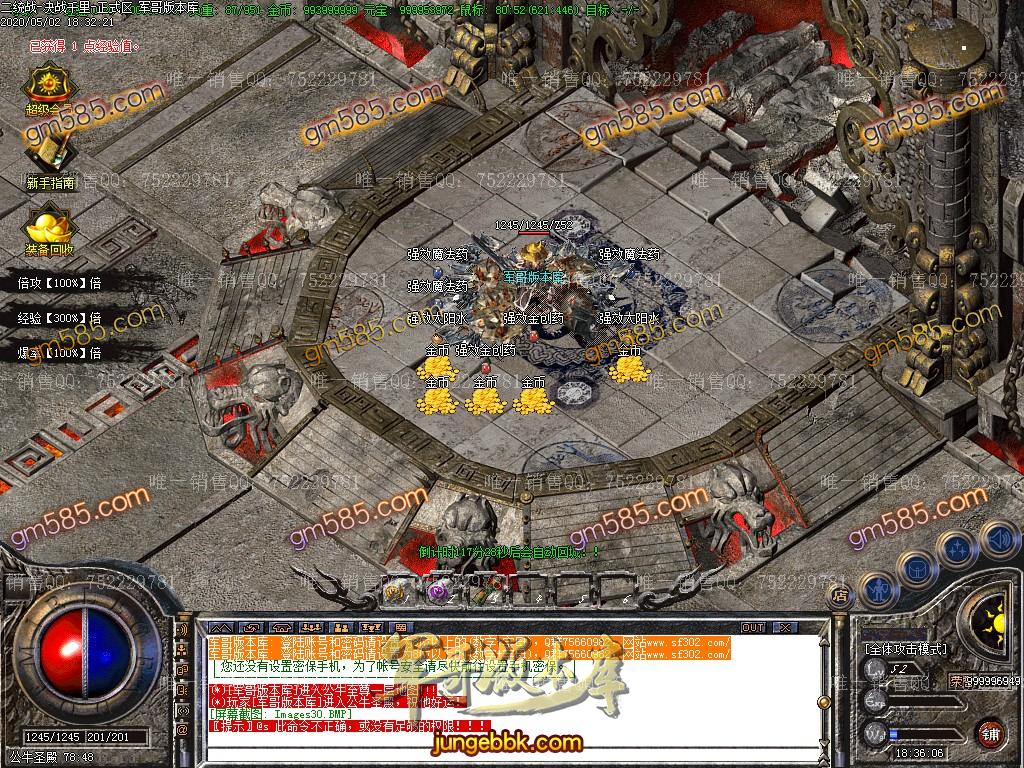
Task: Click the 全体攻击模式 attack mode label
Action: click(906, 648)
